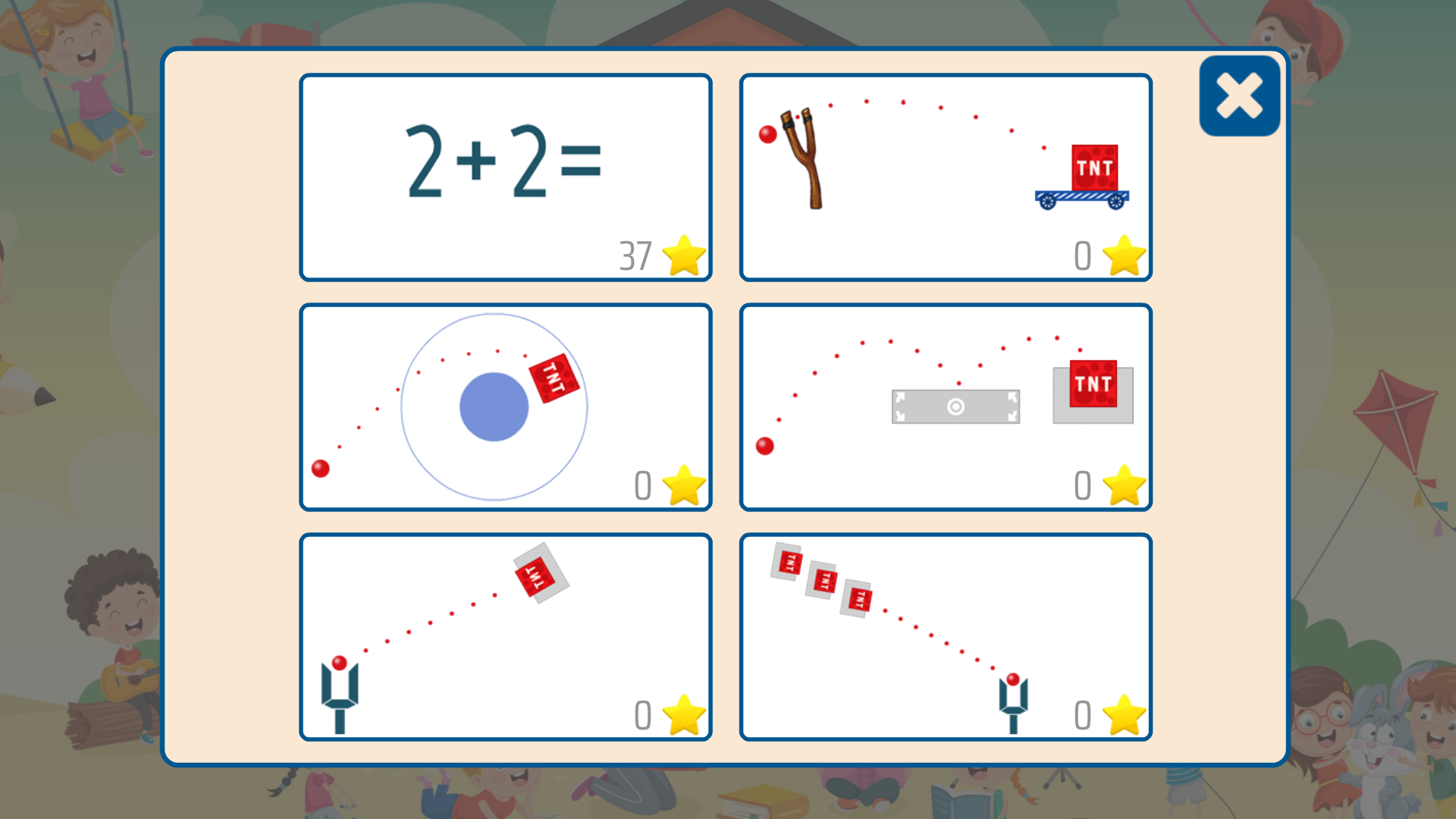Click the slingshot icon in the second level
1456x819 pixels.
tap(804, 163)
